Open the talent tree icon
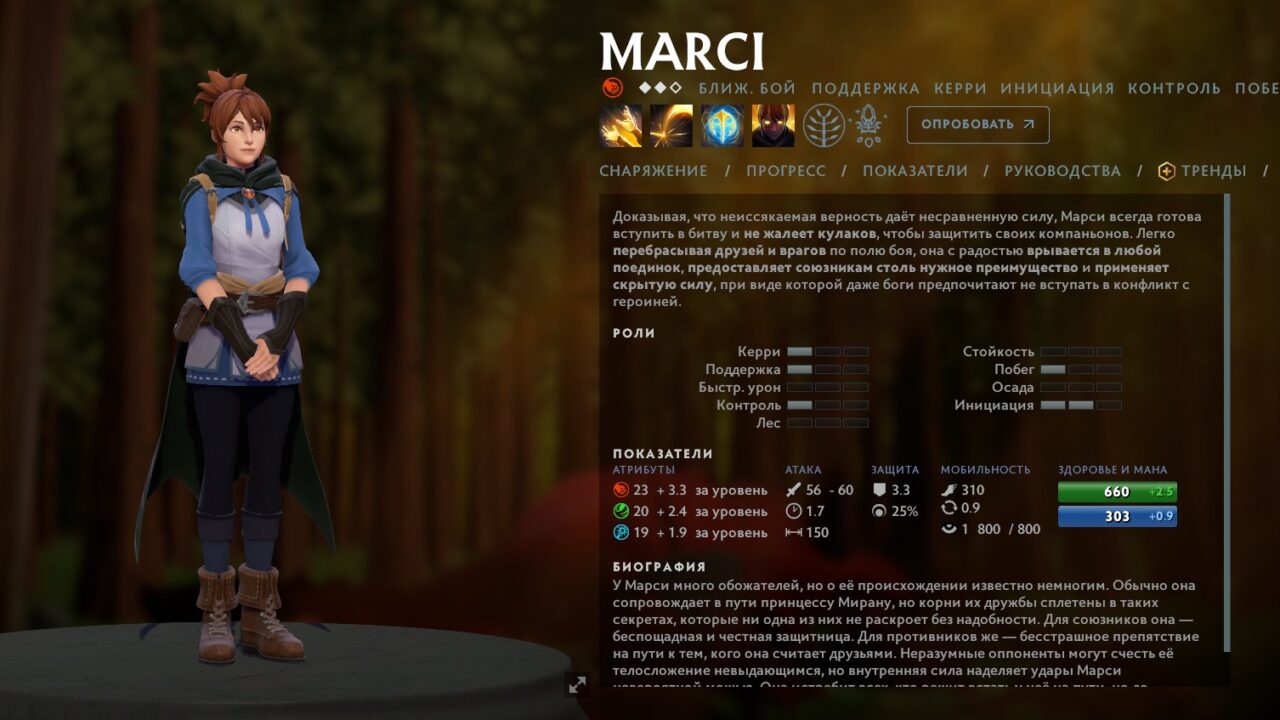1280x720 pixels. coord(824,126)
